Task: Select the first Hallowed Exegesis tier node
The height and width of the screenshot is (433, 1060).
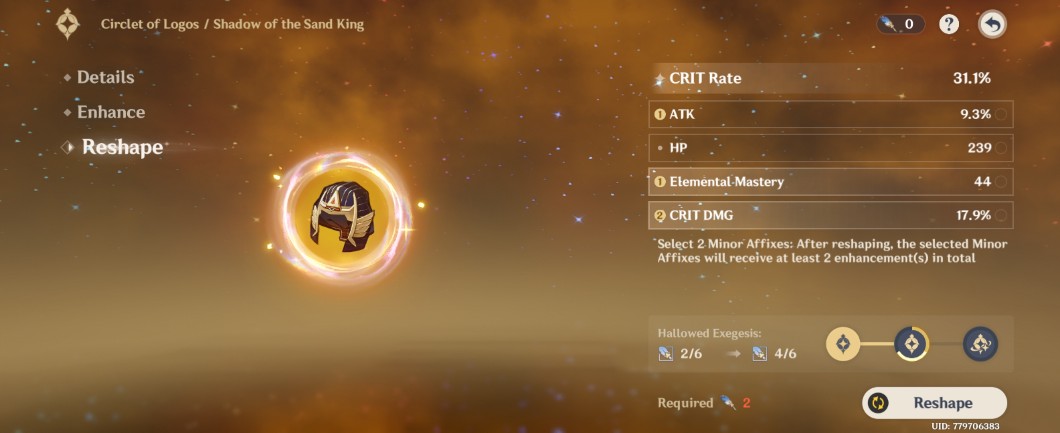Action: 843,344
